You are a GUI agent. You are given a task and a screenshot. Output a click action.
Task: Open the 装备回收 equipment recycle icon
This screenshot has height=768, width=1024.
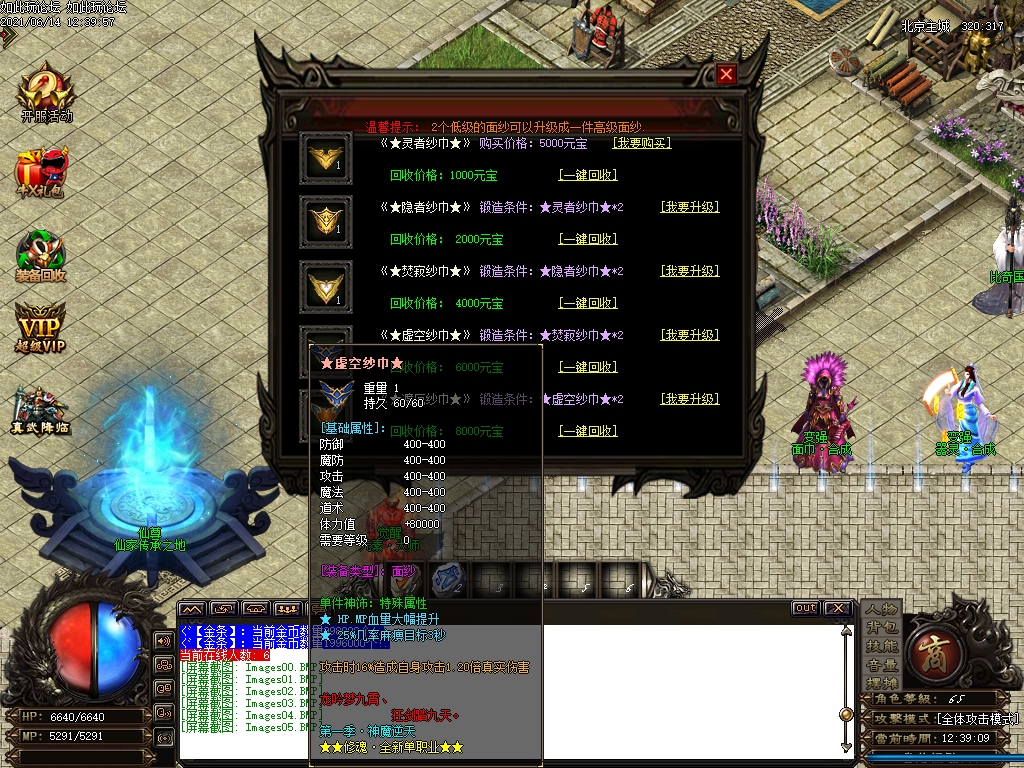pos(42,255)
